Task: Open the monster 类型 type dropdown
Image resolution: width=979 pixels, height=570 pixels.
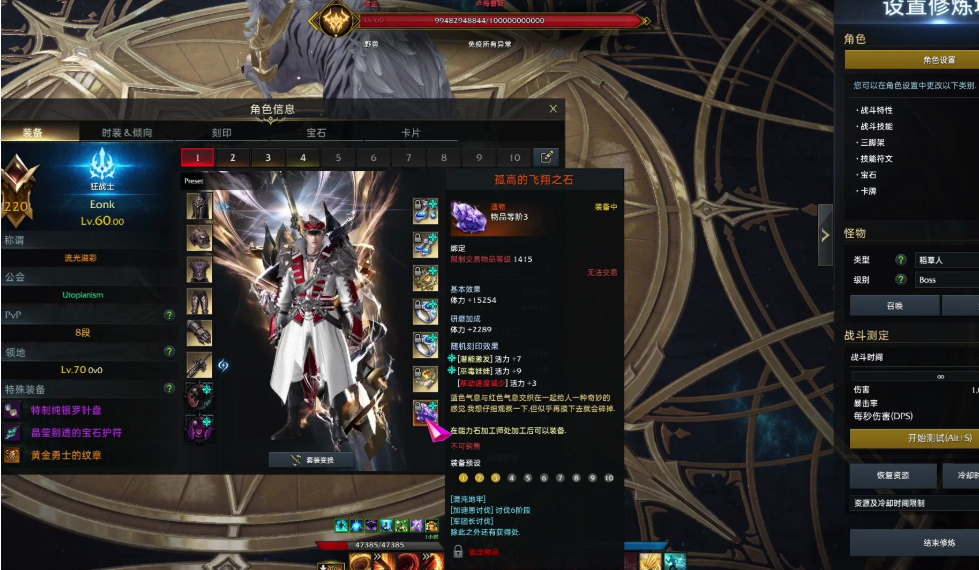Action: click(x=945, y=260)
